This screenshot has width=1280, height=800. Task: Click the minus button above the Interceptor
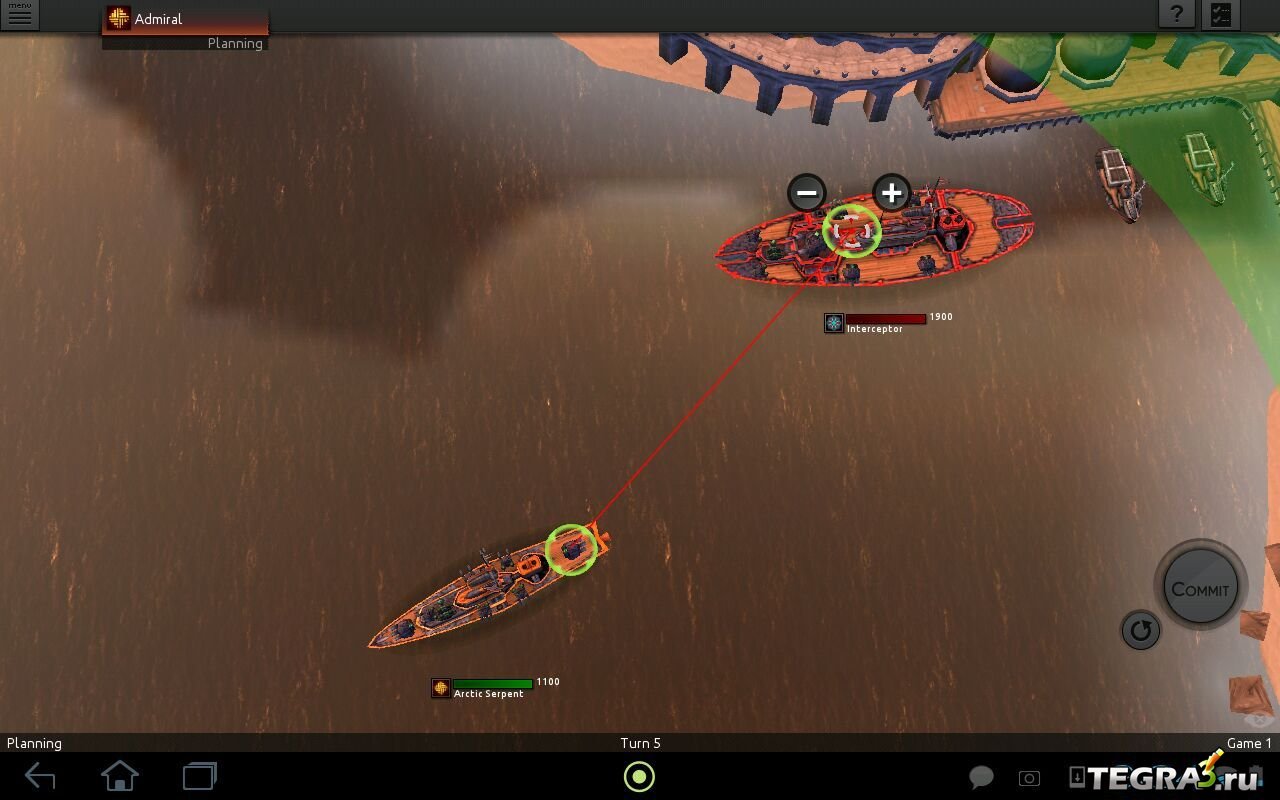(807, 192)
